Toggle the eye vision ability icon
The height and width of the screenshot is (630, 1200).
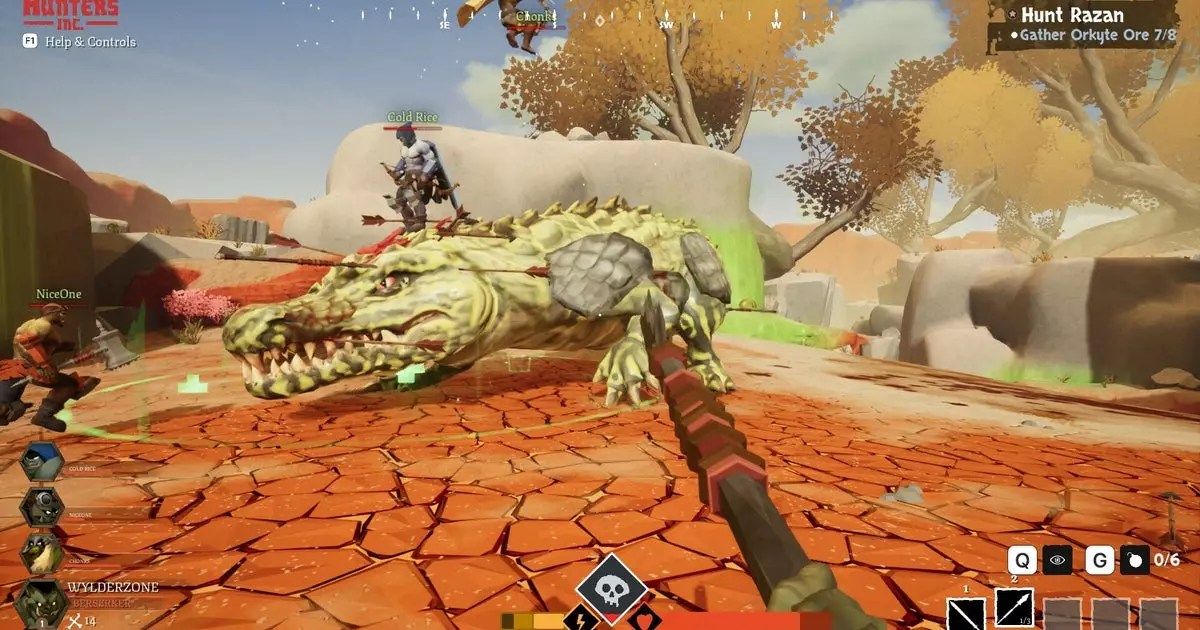(1057, 560)
